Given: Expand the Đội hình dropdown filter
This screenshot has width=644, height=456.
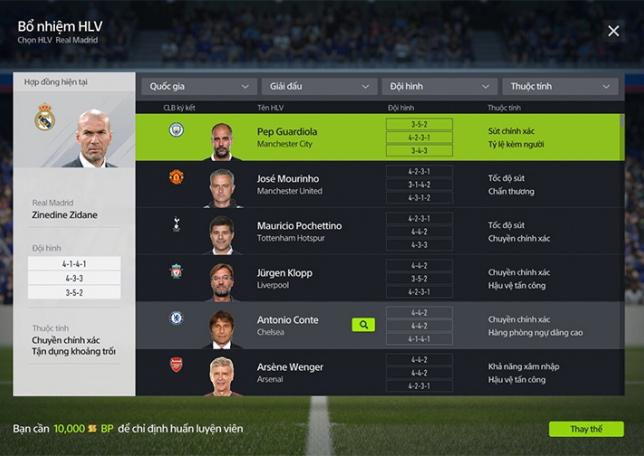Looking at the screenshot, I should pos(439,87).
